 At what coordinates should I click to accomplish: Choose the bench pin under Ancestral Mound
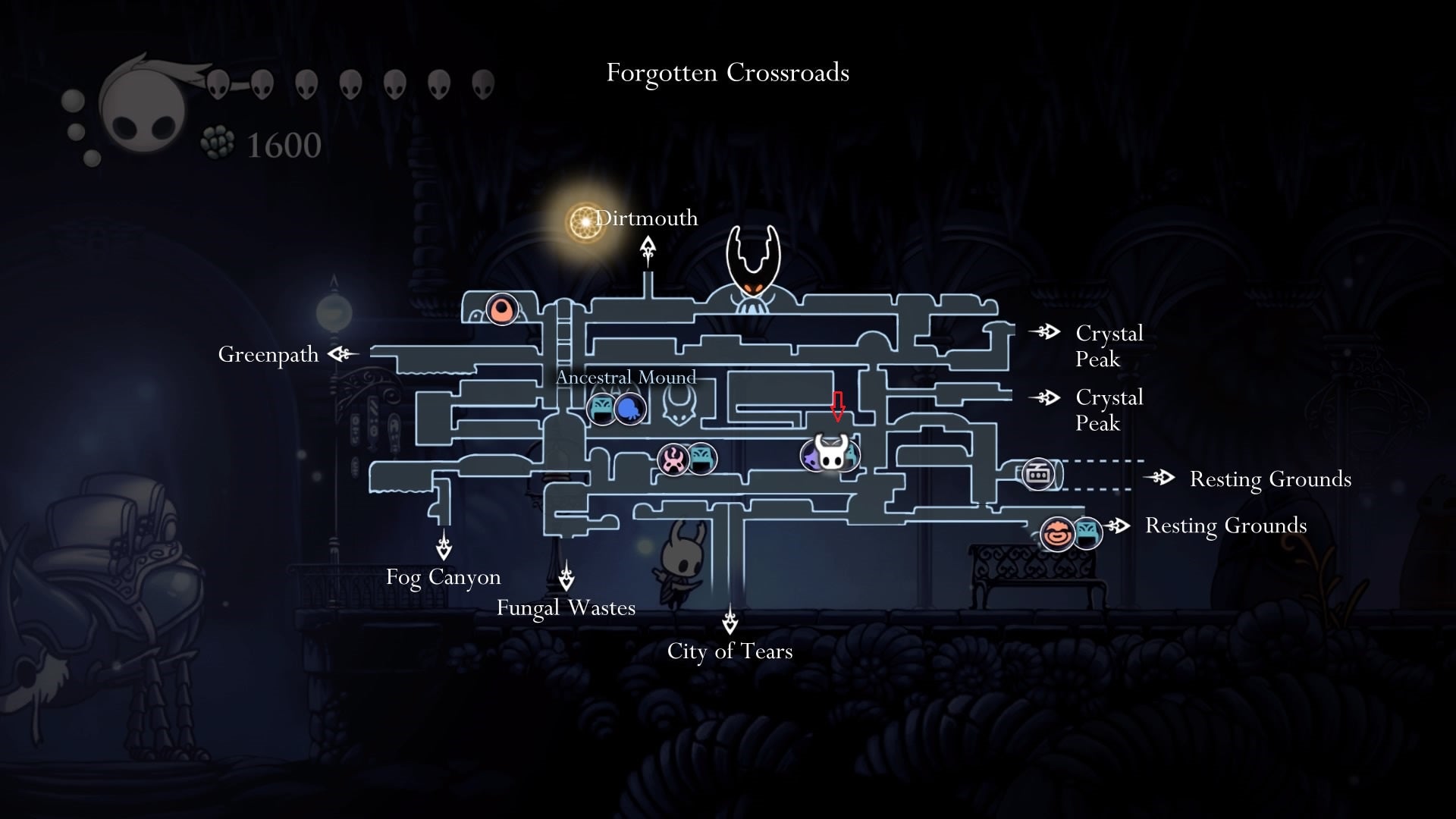click(x=603, y=409)
